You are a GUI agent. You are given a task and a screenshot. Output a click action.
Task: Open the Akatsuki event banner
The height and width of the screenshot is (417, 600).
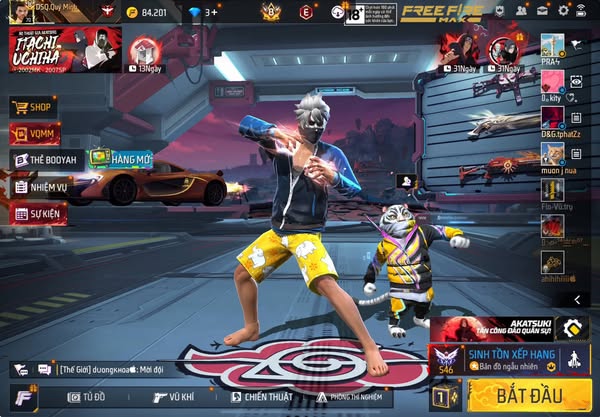pyautogui.click(x=510, y=328)
